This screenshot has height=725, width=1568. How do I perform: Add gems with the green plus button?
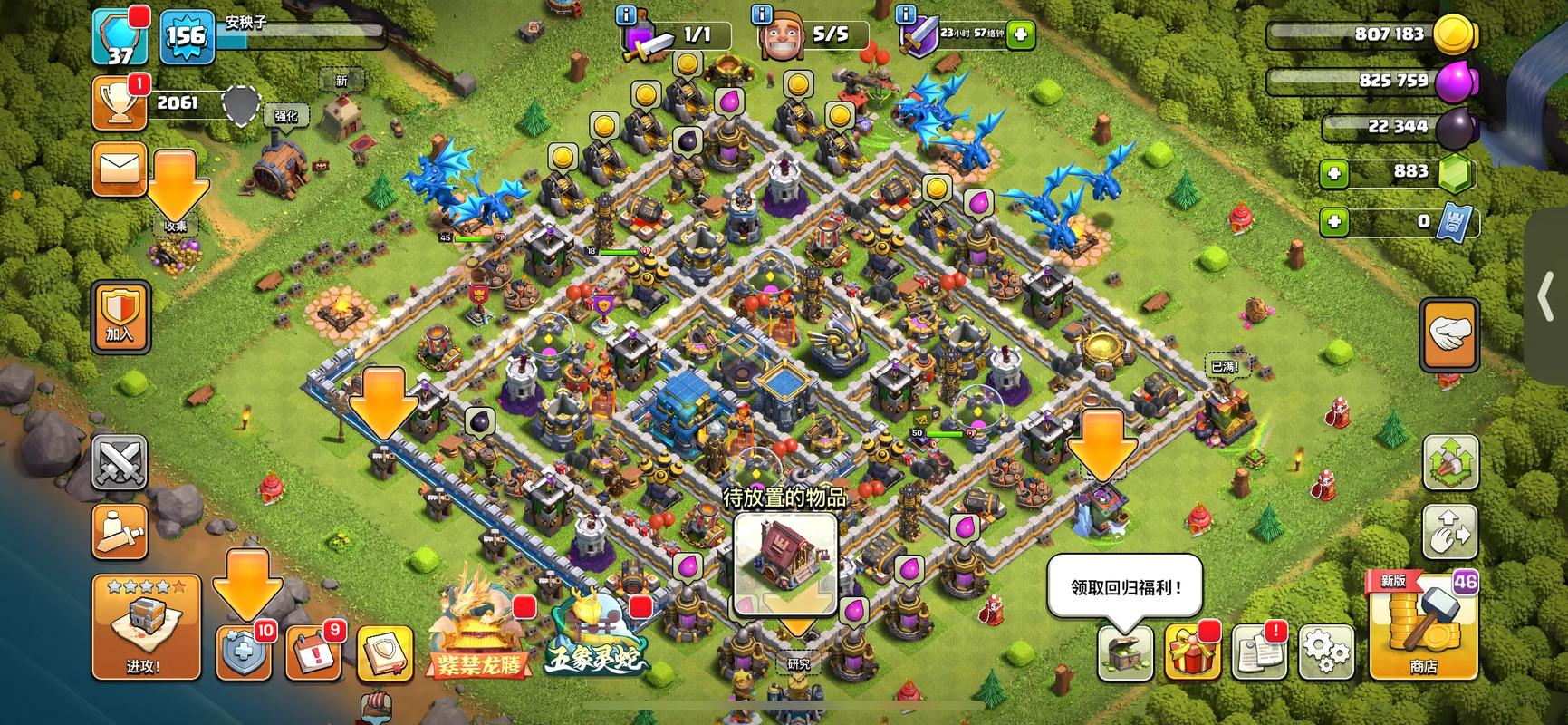(x=1333, y=172)
